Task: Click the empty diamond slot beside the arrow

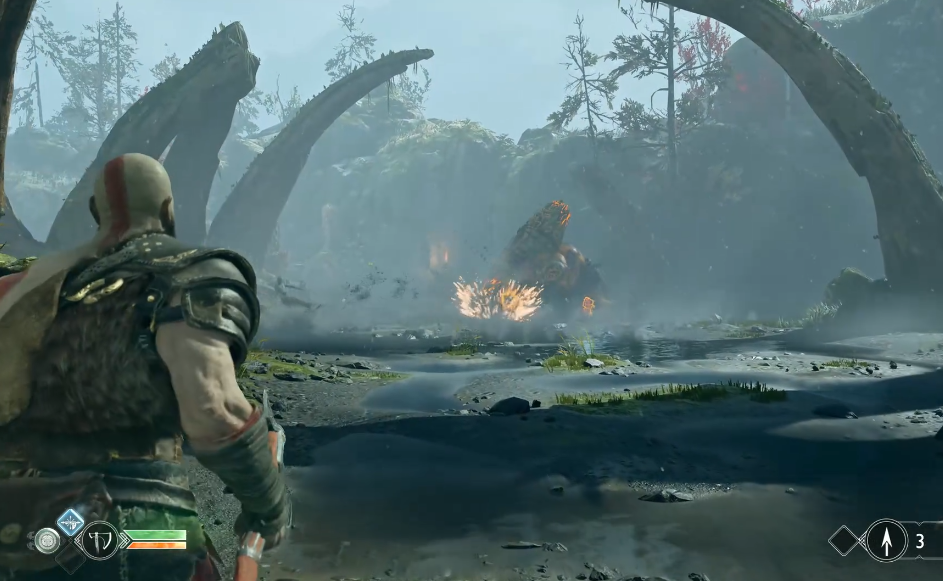Action: pos(845,541)
